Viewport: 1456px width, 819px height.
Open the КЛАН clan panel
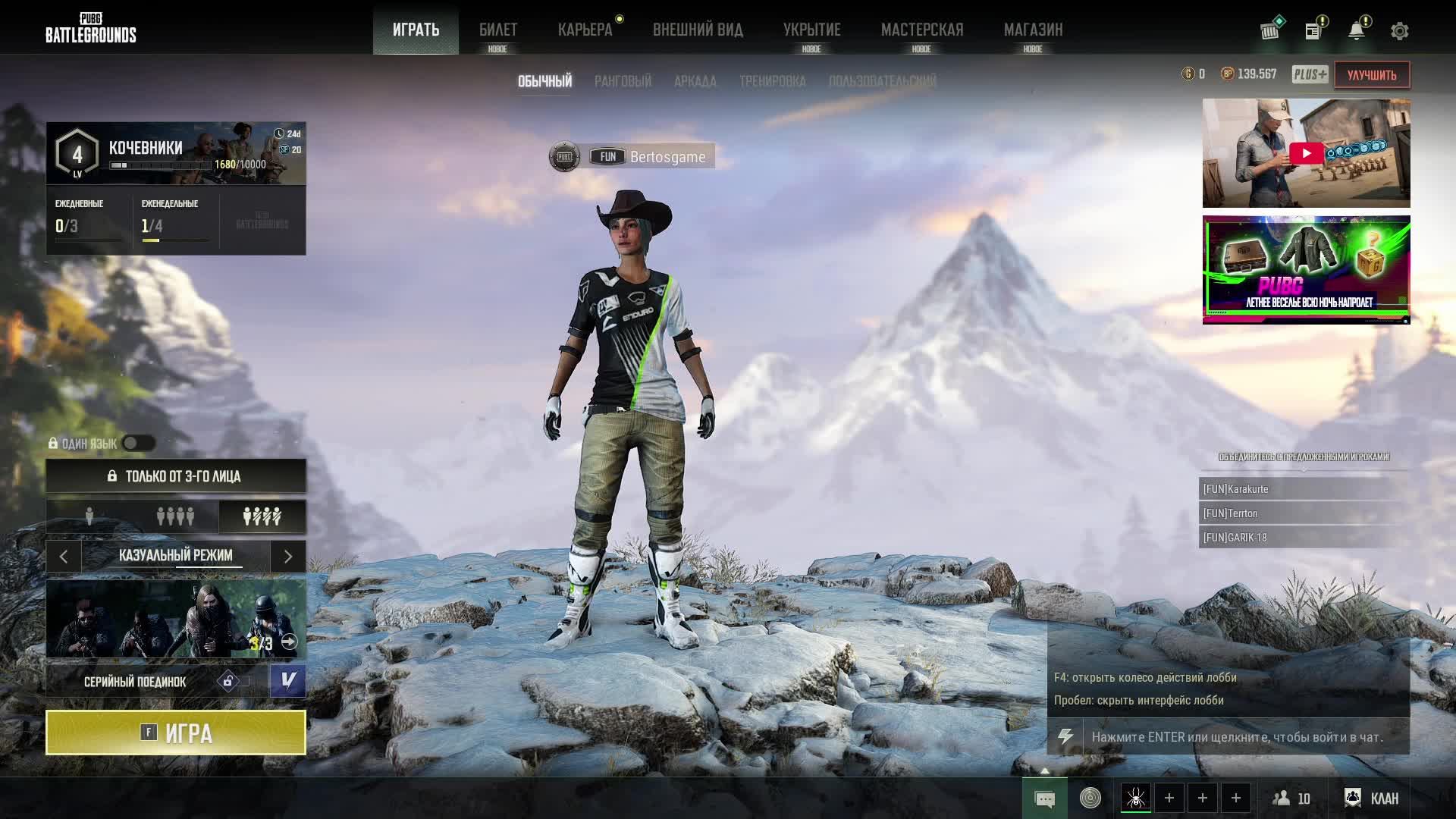click(x=1372, y=798)
